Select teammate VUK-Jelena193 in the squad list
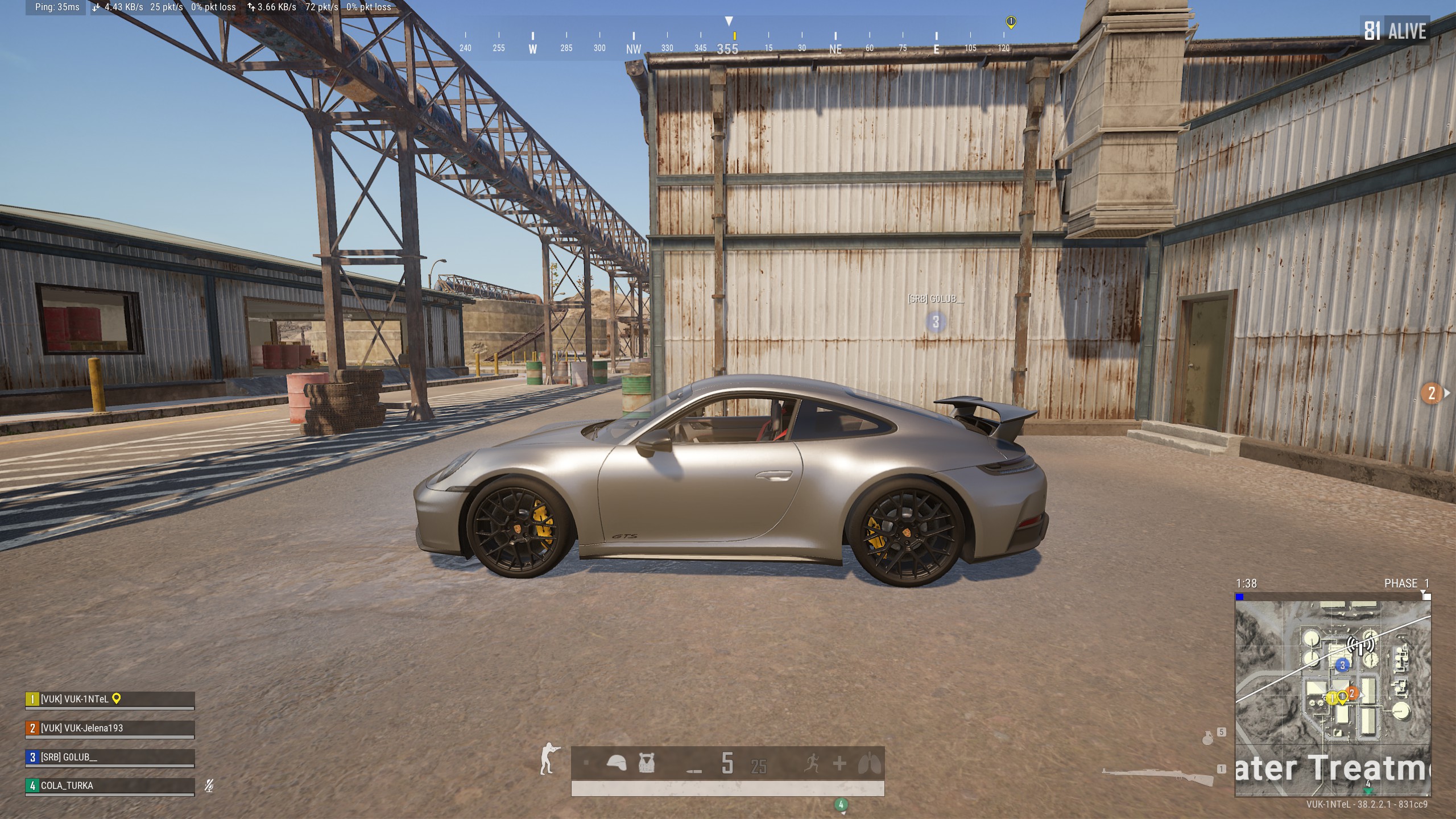Viewport: 1456px width, 819px height. click(109, 728)
